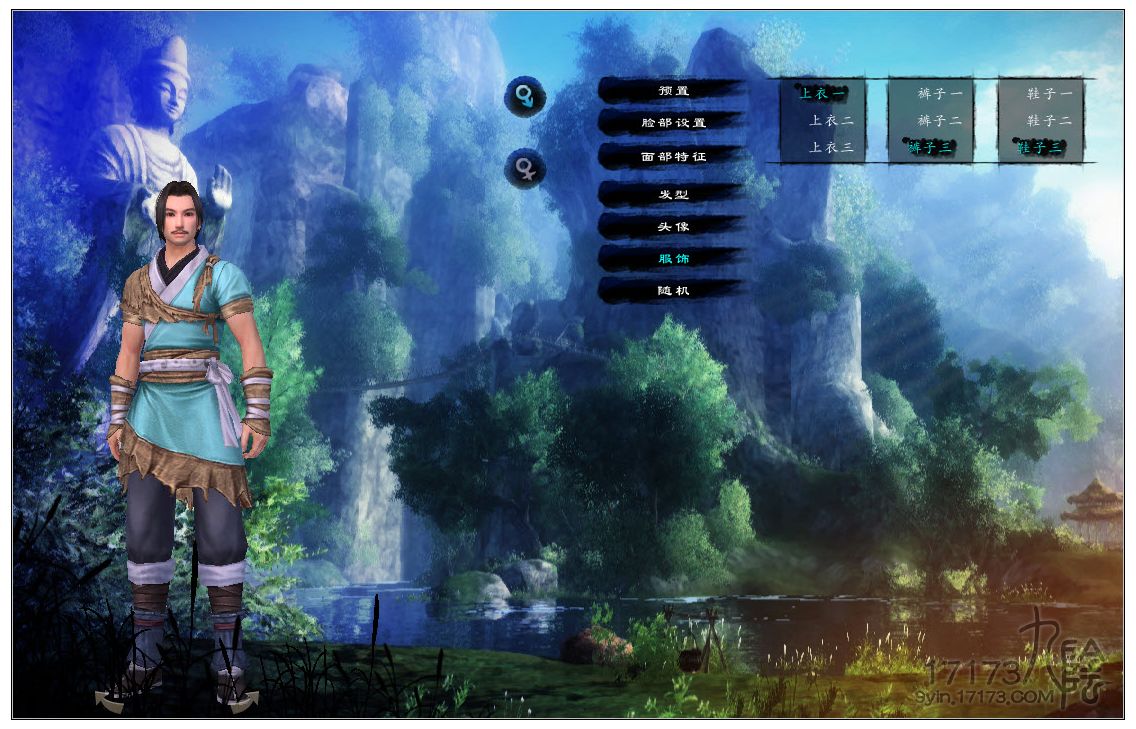The height and width of the screenshot is (729, 1136).
Task: Switch to pants option 裤子二
Action: (x=940, y=121)
